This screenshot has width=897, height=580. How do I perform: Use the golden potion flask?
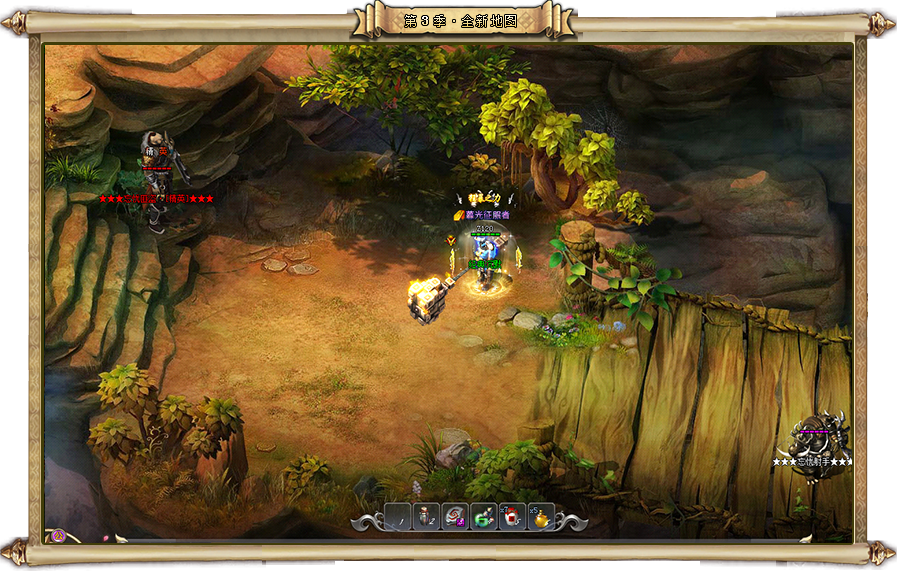click(540, 516)
